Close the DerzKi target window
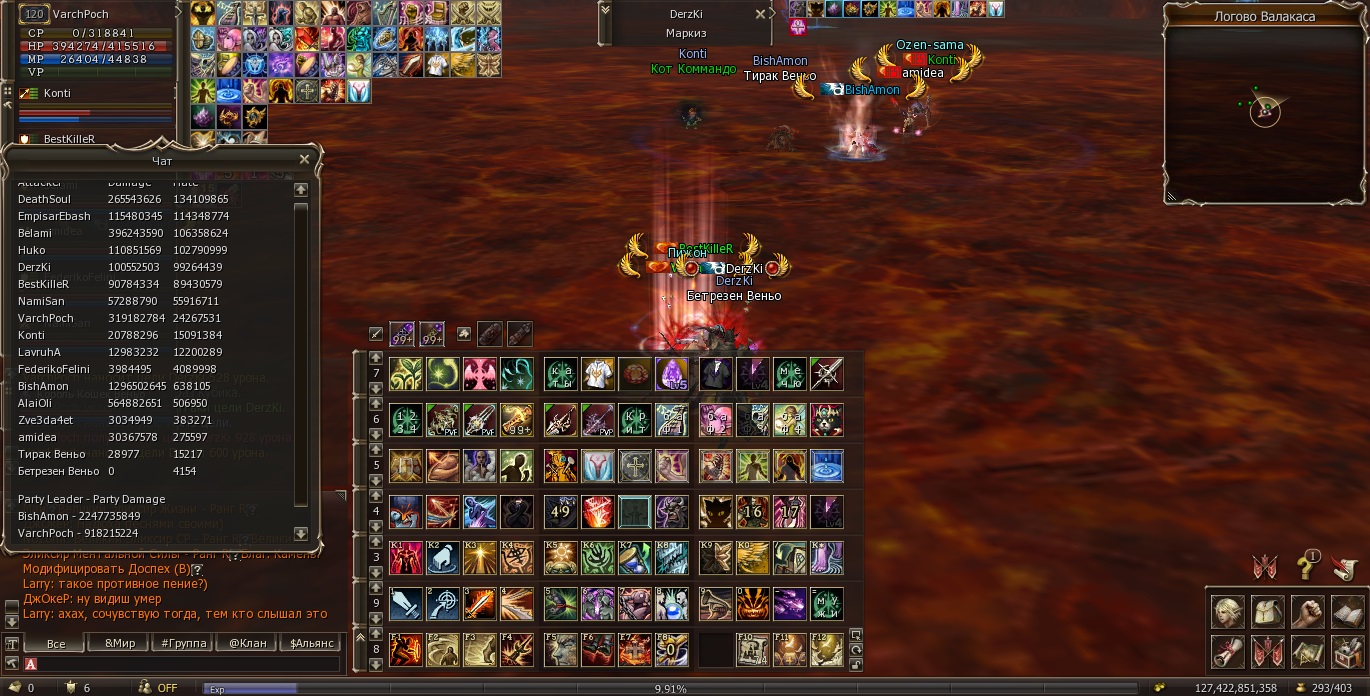1370x696 pixels. (761, 15)
